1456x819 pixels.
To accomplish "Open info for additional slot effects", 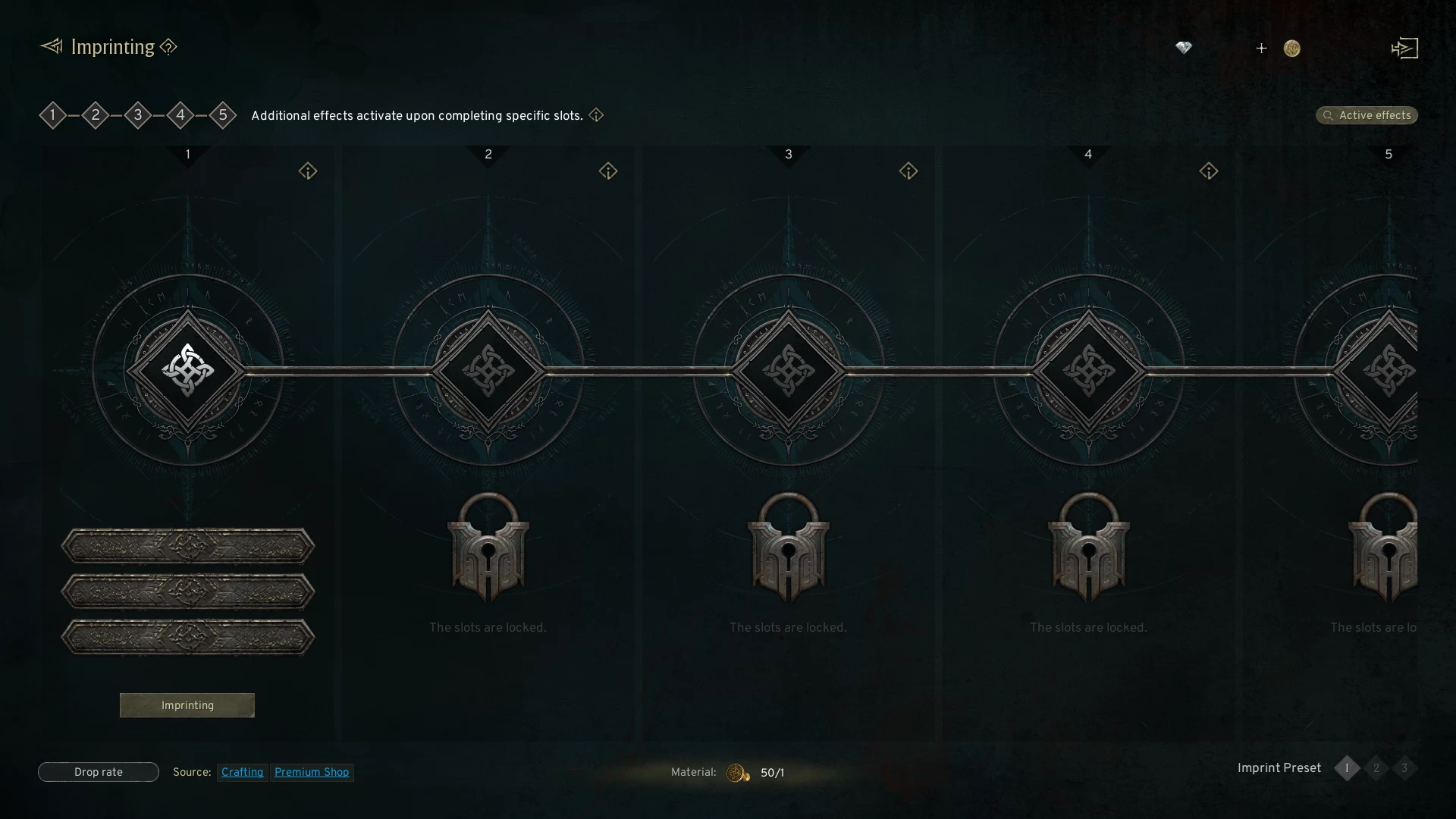I will click(x=597, y=115).
